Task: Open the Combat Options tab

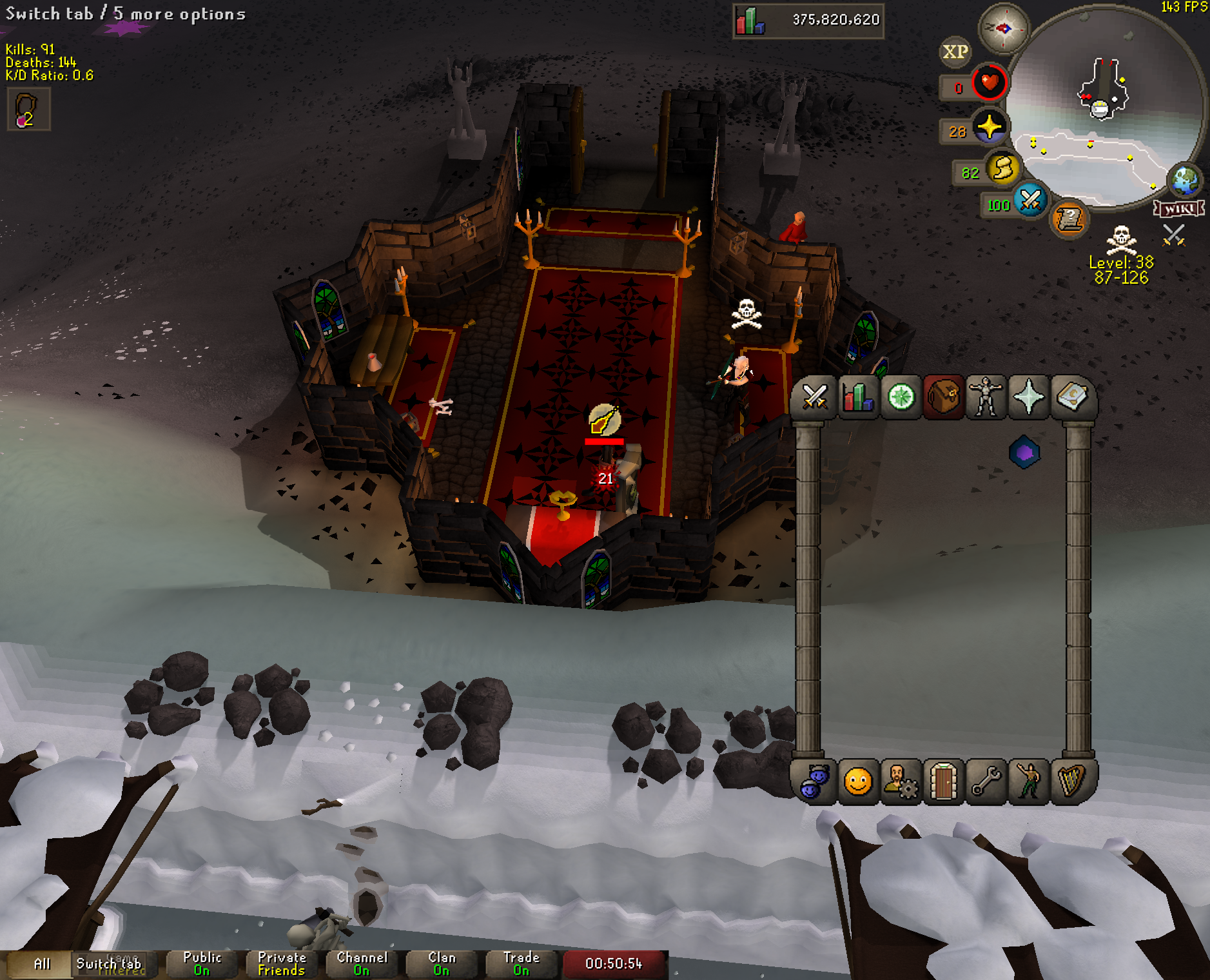Action: tap(815, 397)
